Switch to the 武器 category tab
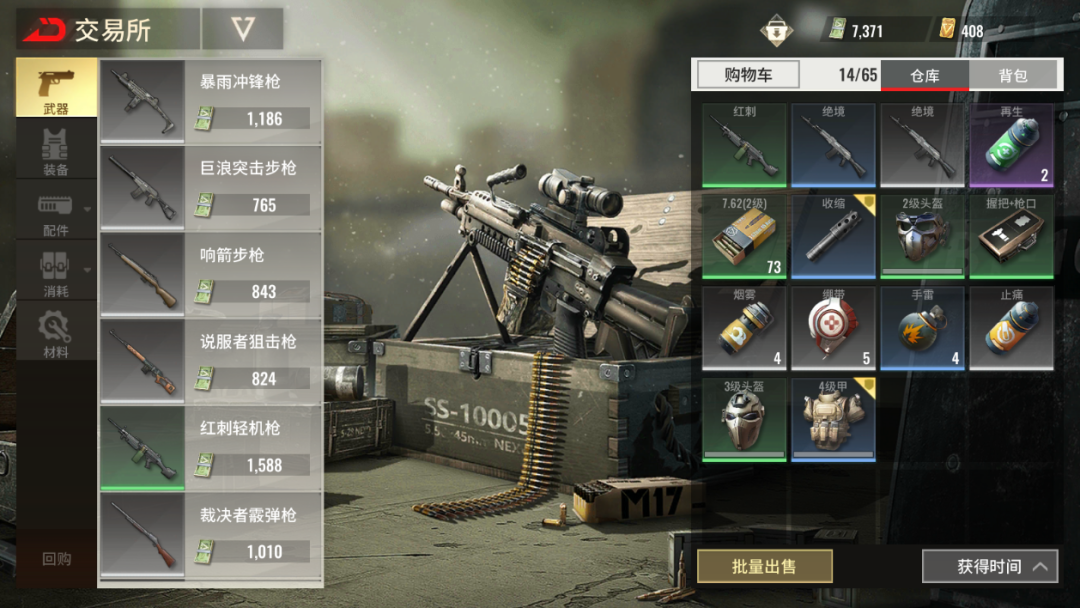The height and width of the screenshot is (608, 1080). click(x=56, y=89)
